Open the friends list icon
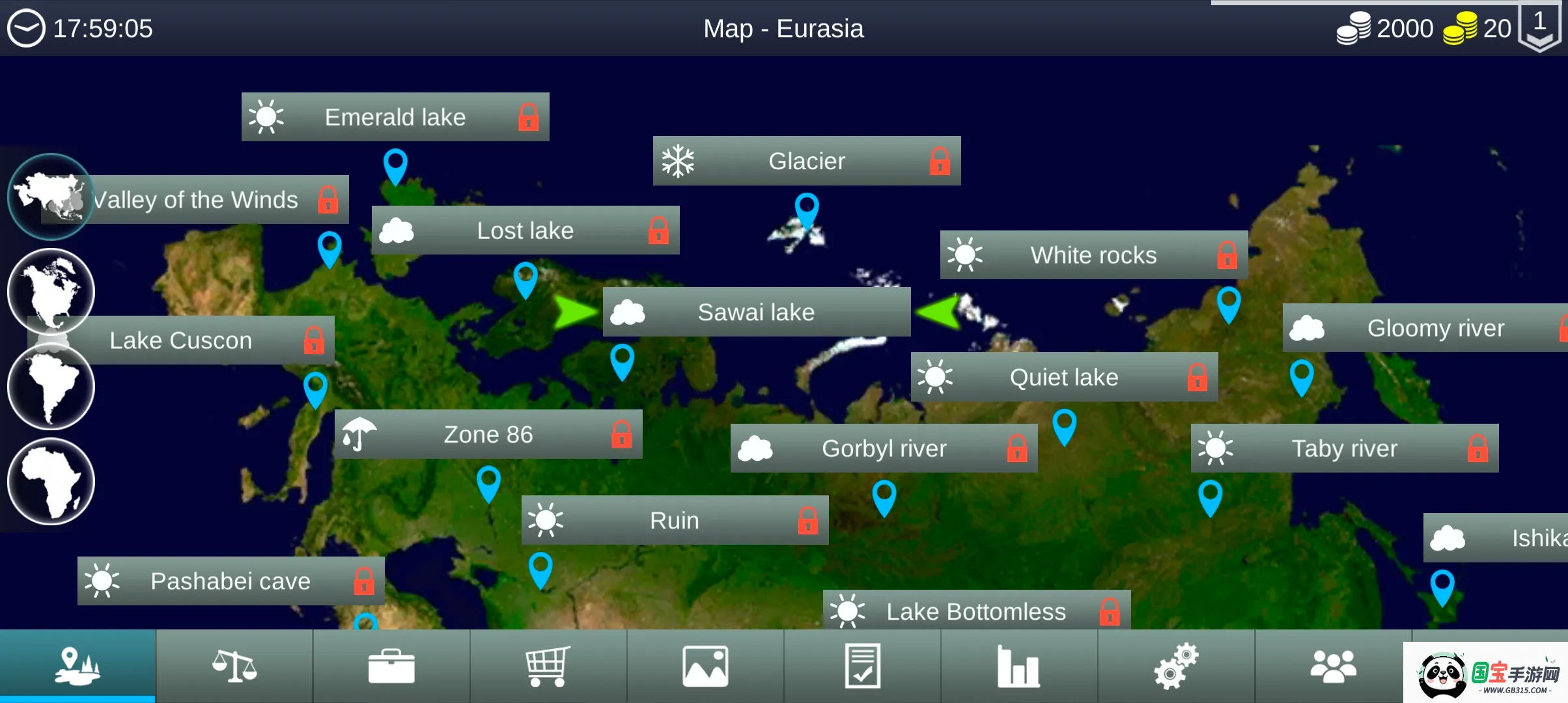1568x703 pixels. 1333,666
